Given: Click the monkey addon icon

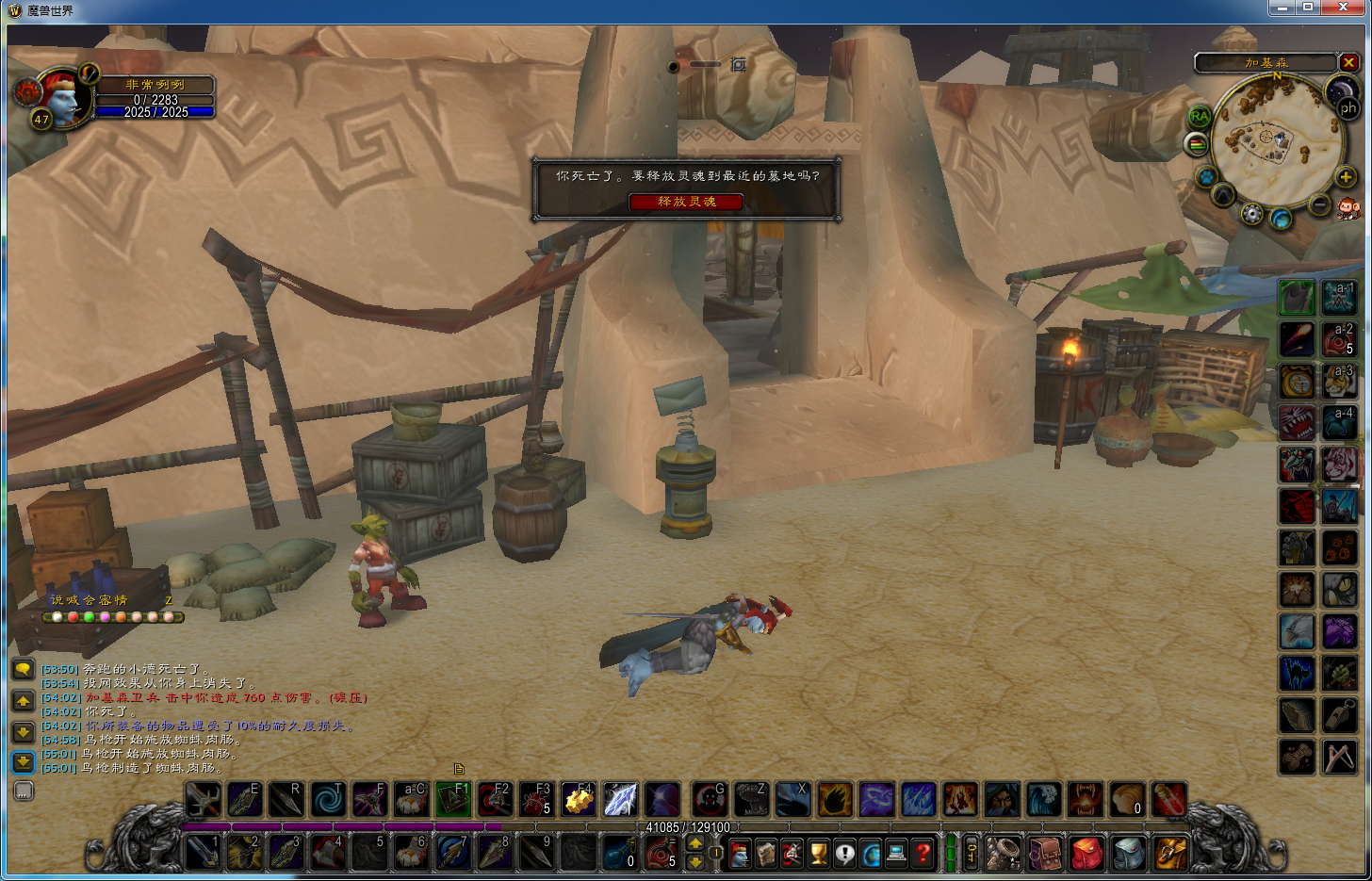Looking at the screenshot, I should click(1348, 208).
